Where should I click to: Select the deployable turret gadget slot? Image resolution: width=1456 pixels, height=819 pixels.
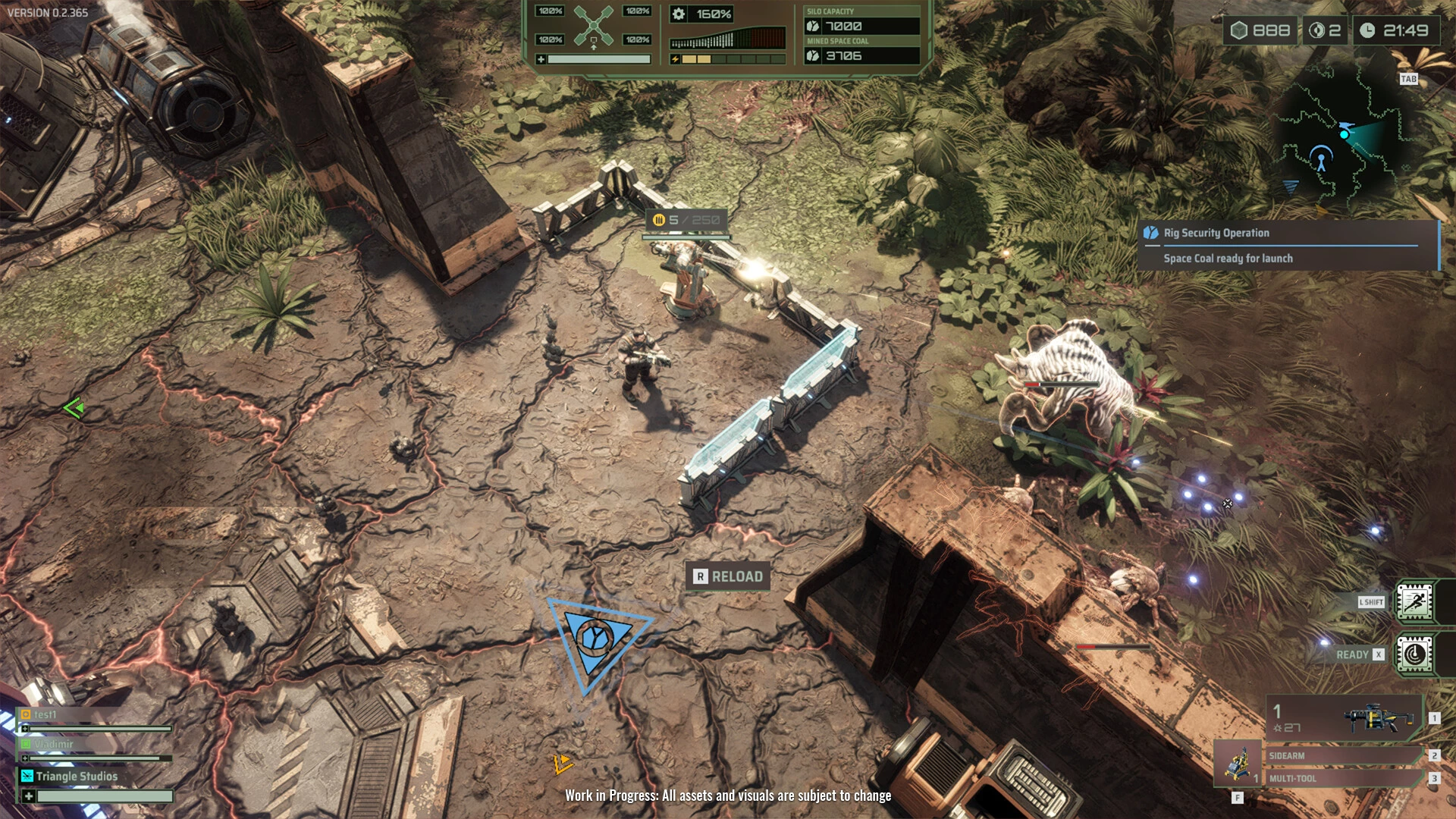pos(1238,763)
